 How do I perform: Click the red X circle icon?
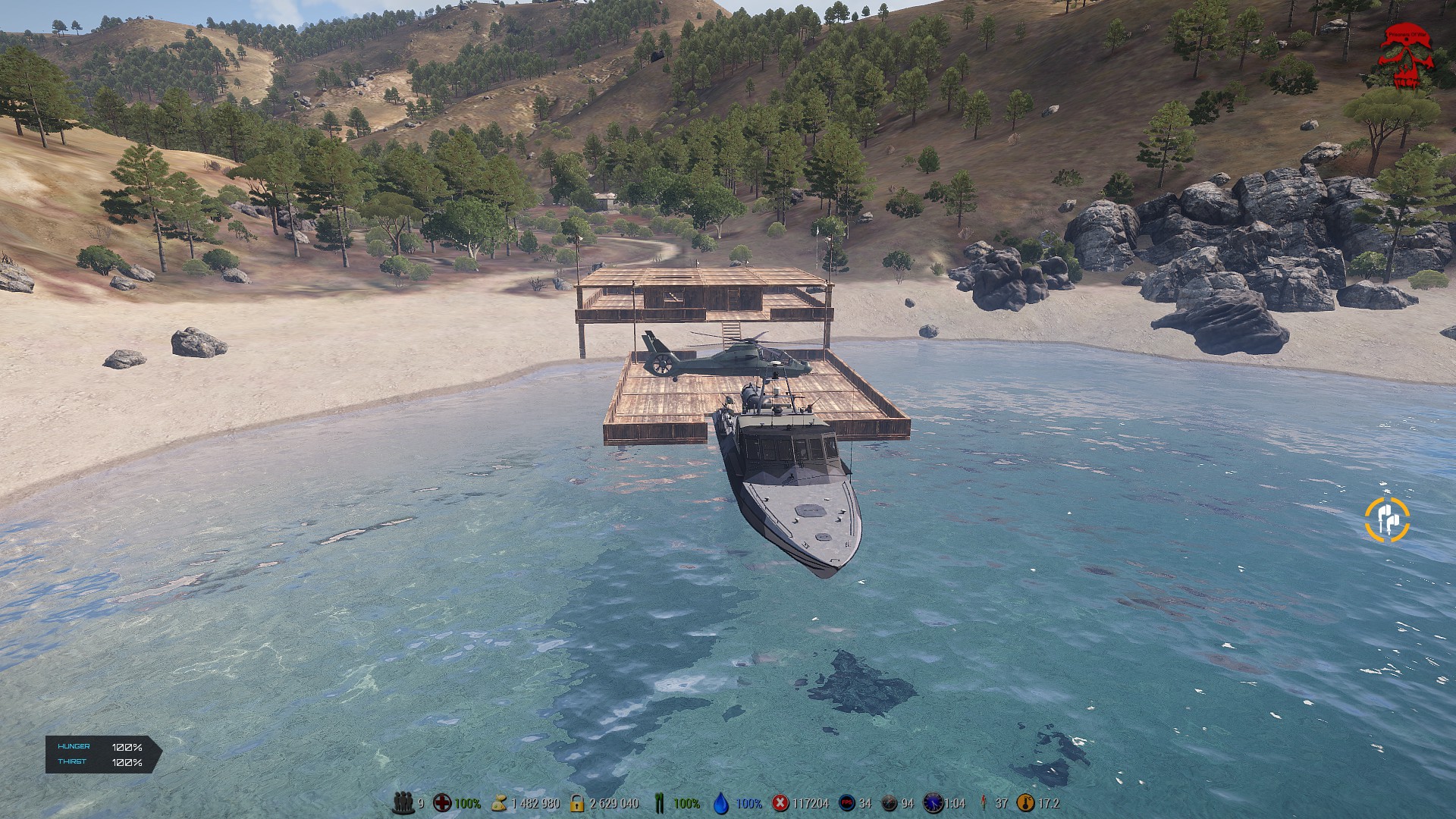tap(780, 802)
